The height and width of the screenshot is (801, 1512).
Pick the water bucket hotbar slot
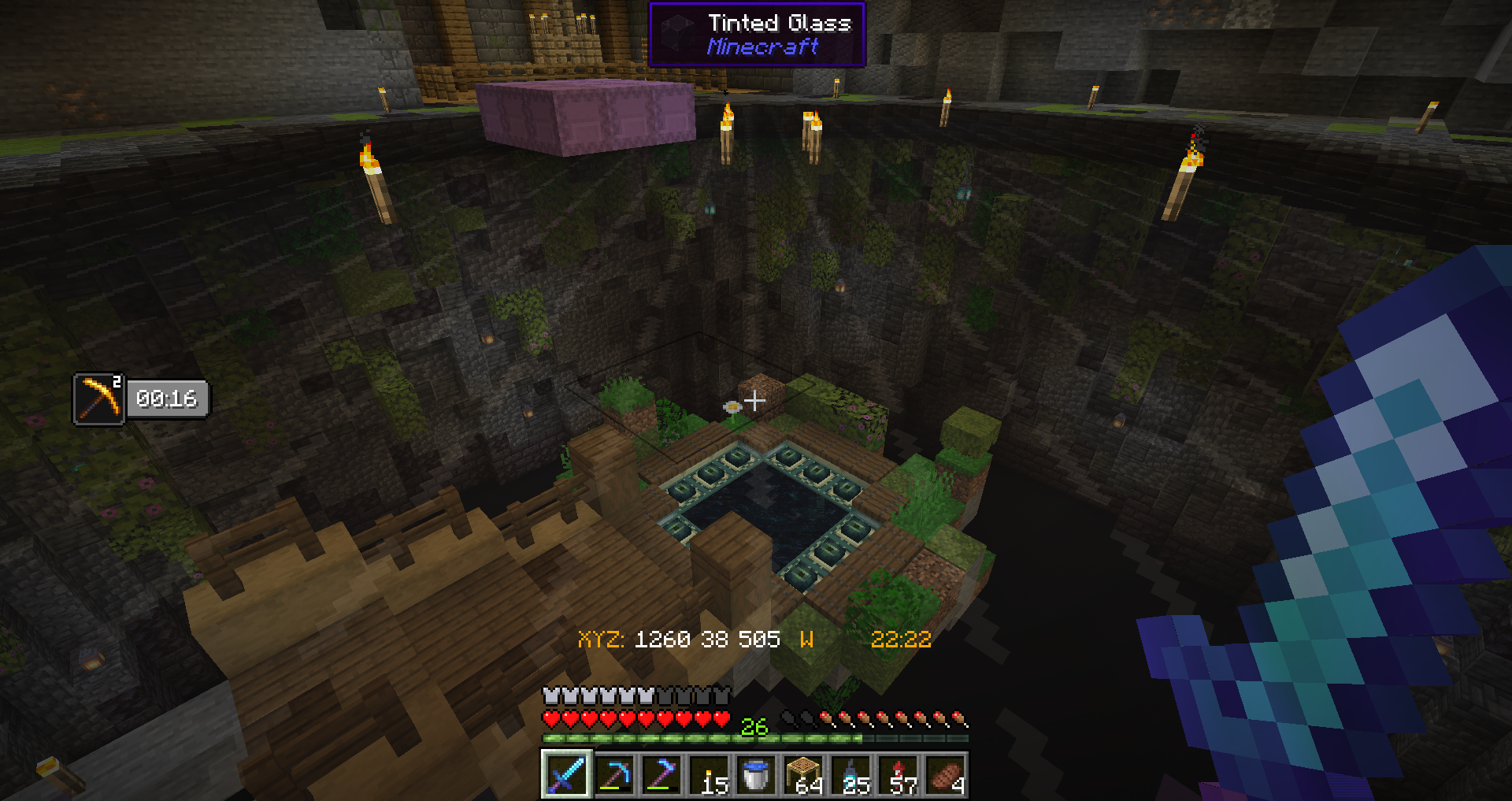point(756,774)
